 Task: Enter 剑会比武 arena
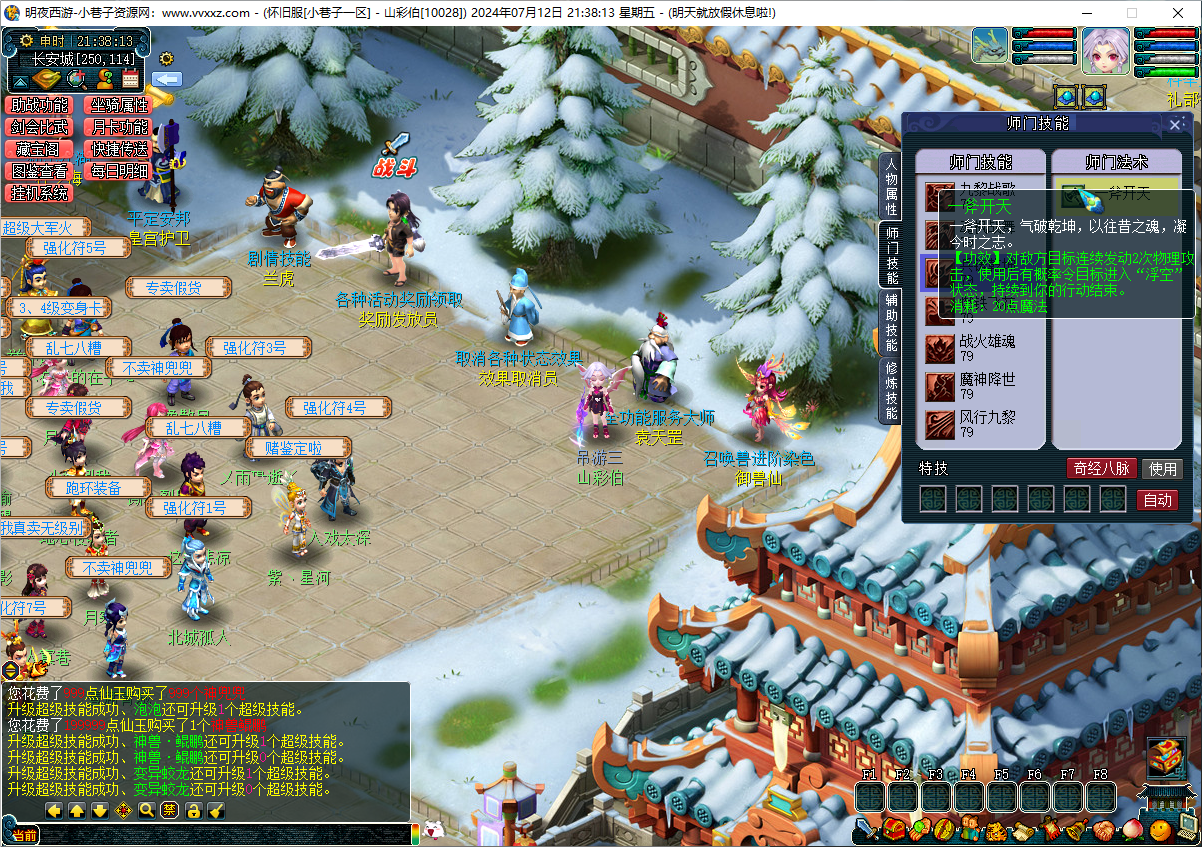[x=40, y=127]
